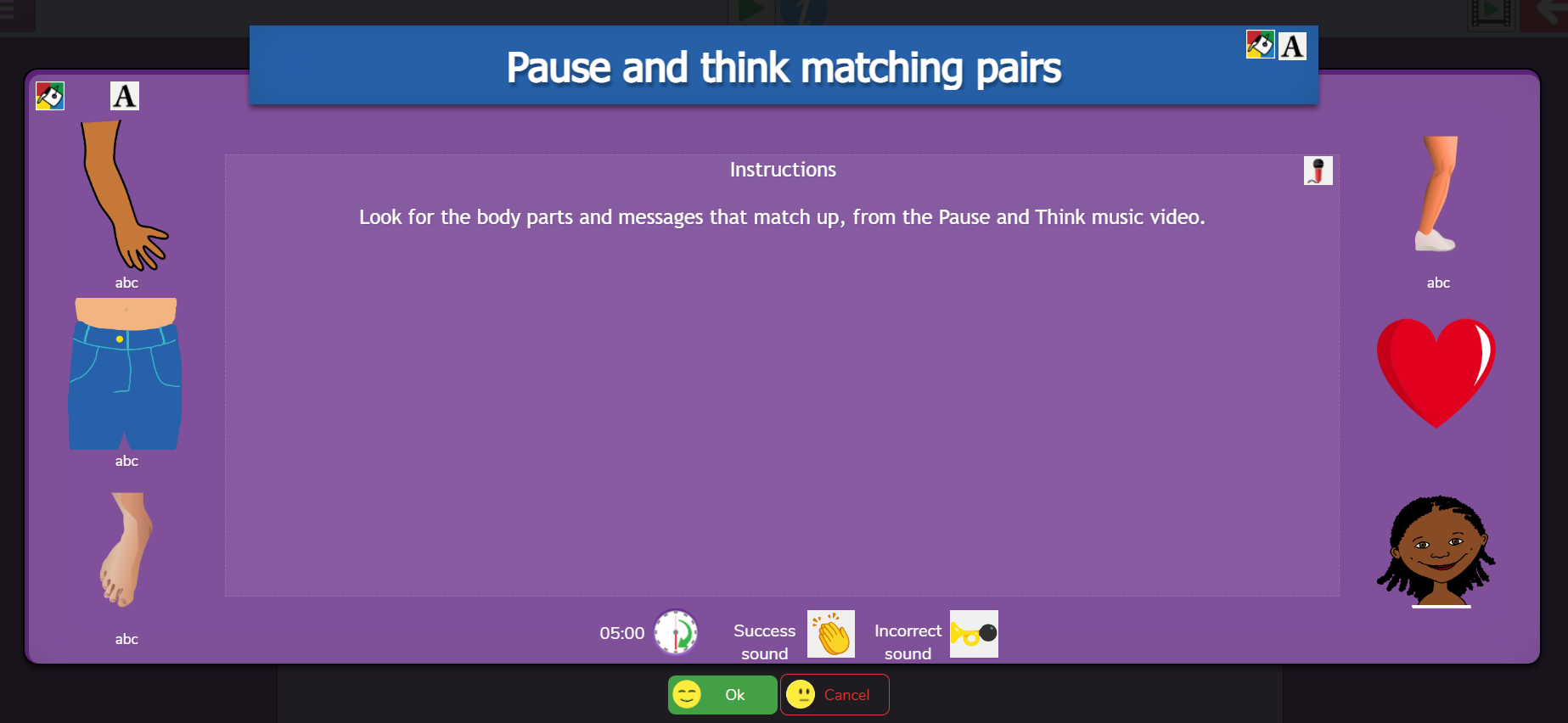Click the microphone recording icon near Instructions
Viewport: 1568px width, 723px height.
point(1318,170)
